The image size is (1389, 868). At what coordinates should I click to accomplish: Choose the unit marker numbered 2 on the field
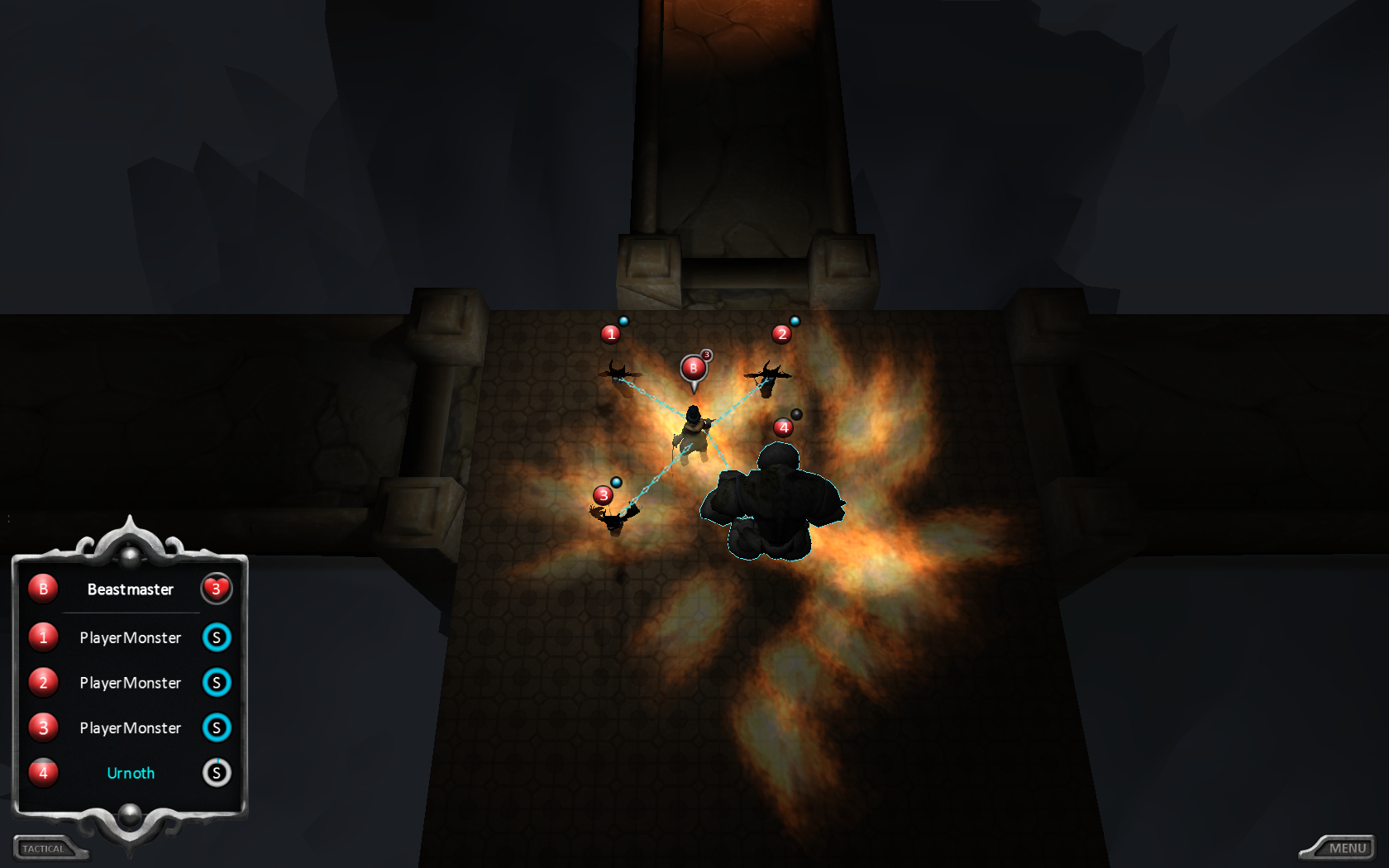[x=781, y=334]
